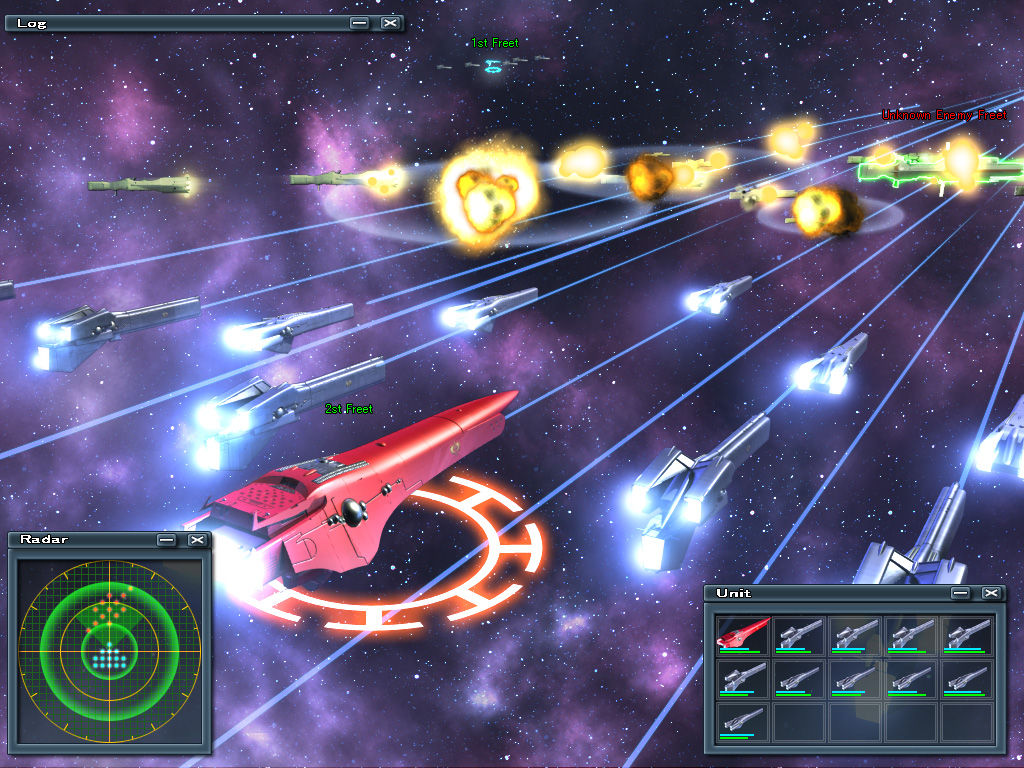The height and width of the screenshot is (768, 1024).
Task: Minimize the Log window
Action: pos(360,22)
